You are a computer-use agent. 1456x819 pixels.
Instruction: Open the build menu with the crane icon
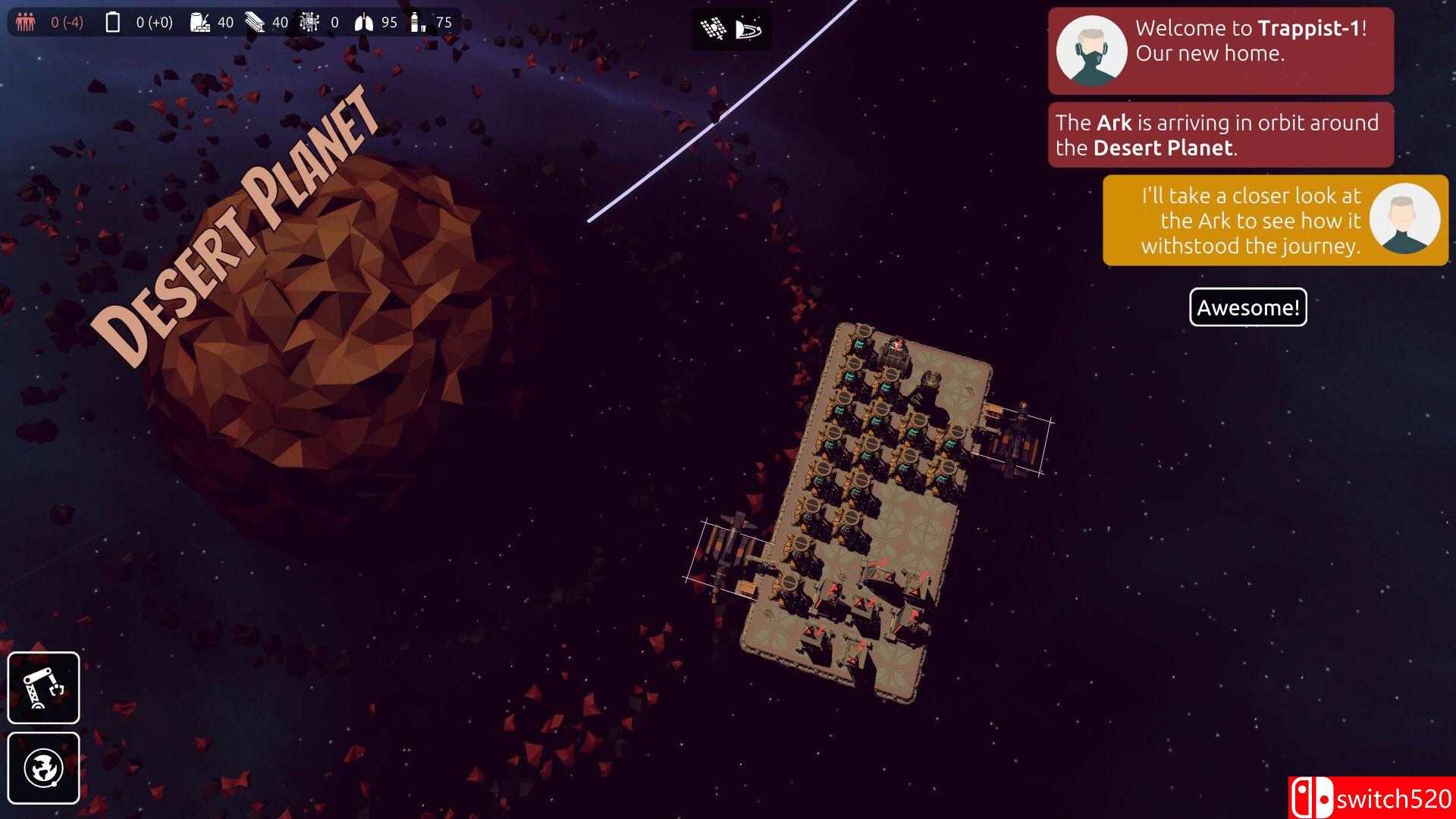pos(43,689)
